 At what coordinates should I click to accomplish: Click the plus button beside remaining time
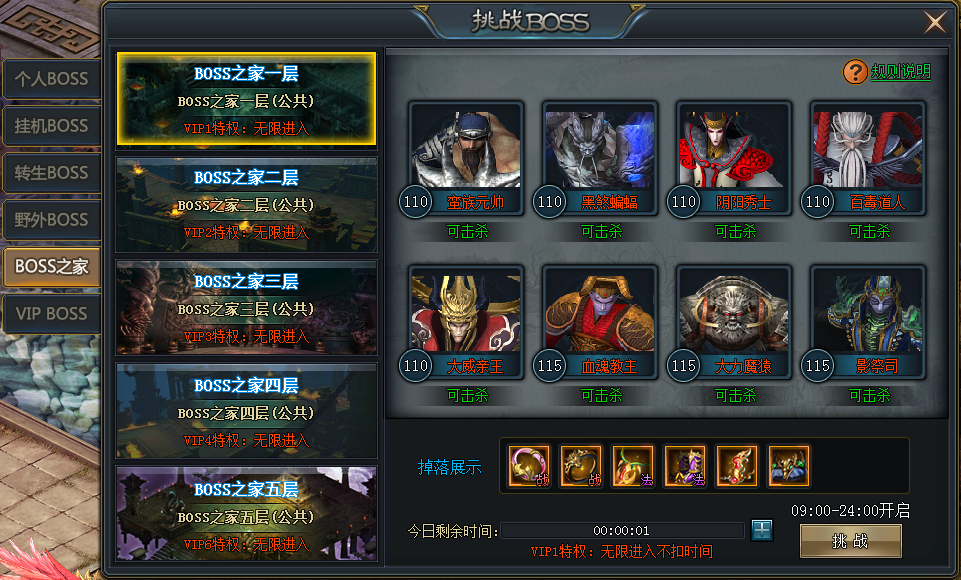tap(762, 530)
